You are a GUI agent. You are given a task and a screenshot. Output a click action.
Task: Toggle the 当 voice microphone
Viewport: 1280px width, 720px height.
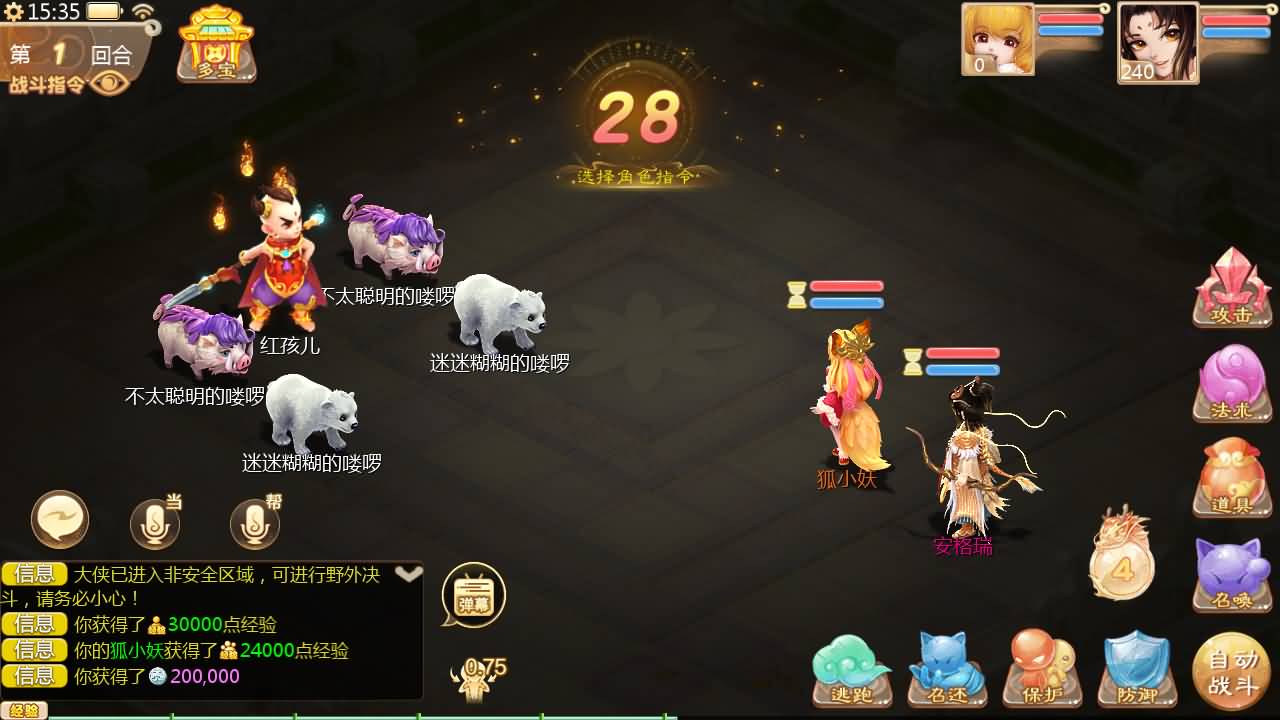pyautogui.click(x=155, y=520)
